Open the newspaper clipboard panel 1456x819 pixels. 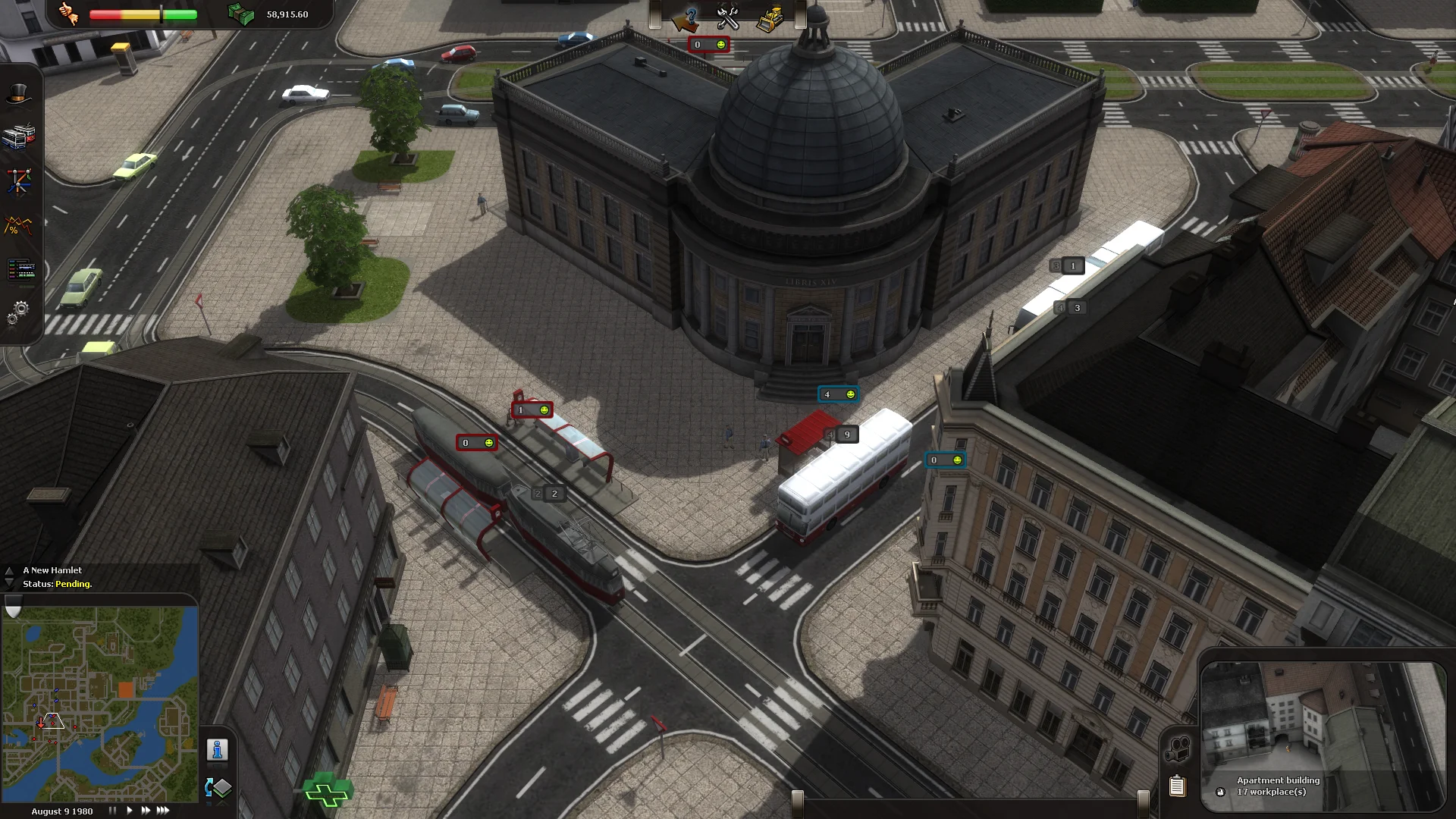pyautogui.click(x=1177, y=786)
